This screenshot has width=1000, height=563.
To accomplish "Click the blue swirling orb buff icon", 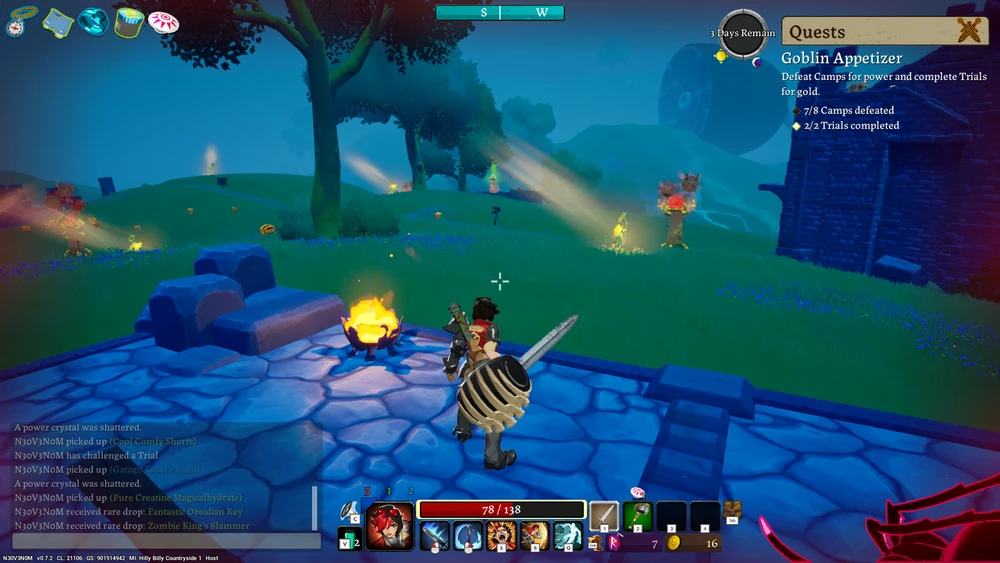I will 93,21.
